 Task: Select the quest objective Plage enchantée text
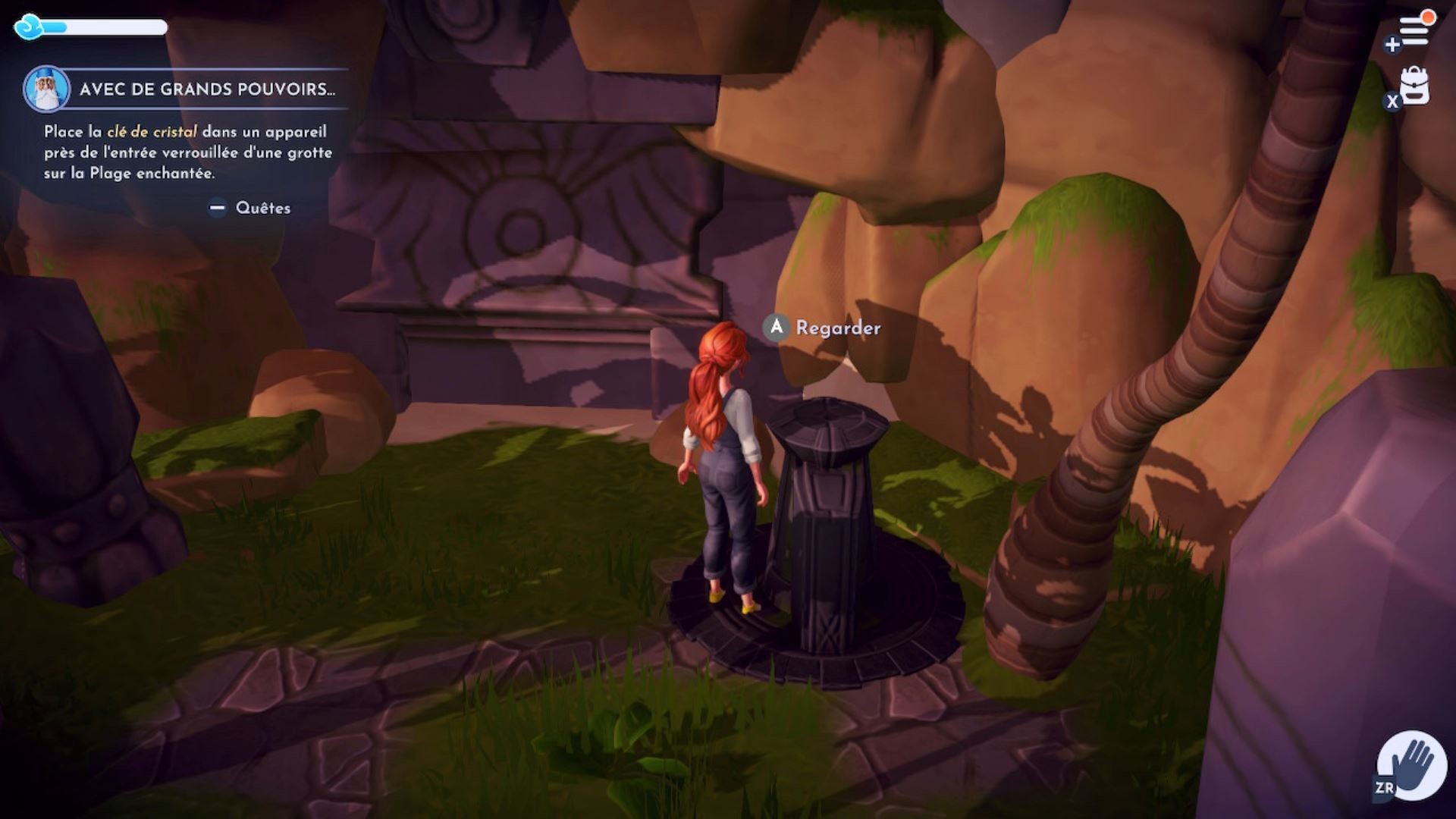(x=152, y=173)
